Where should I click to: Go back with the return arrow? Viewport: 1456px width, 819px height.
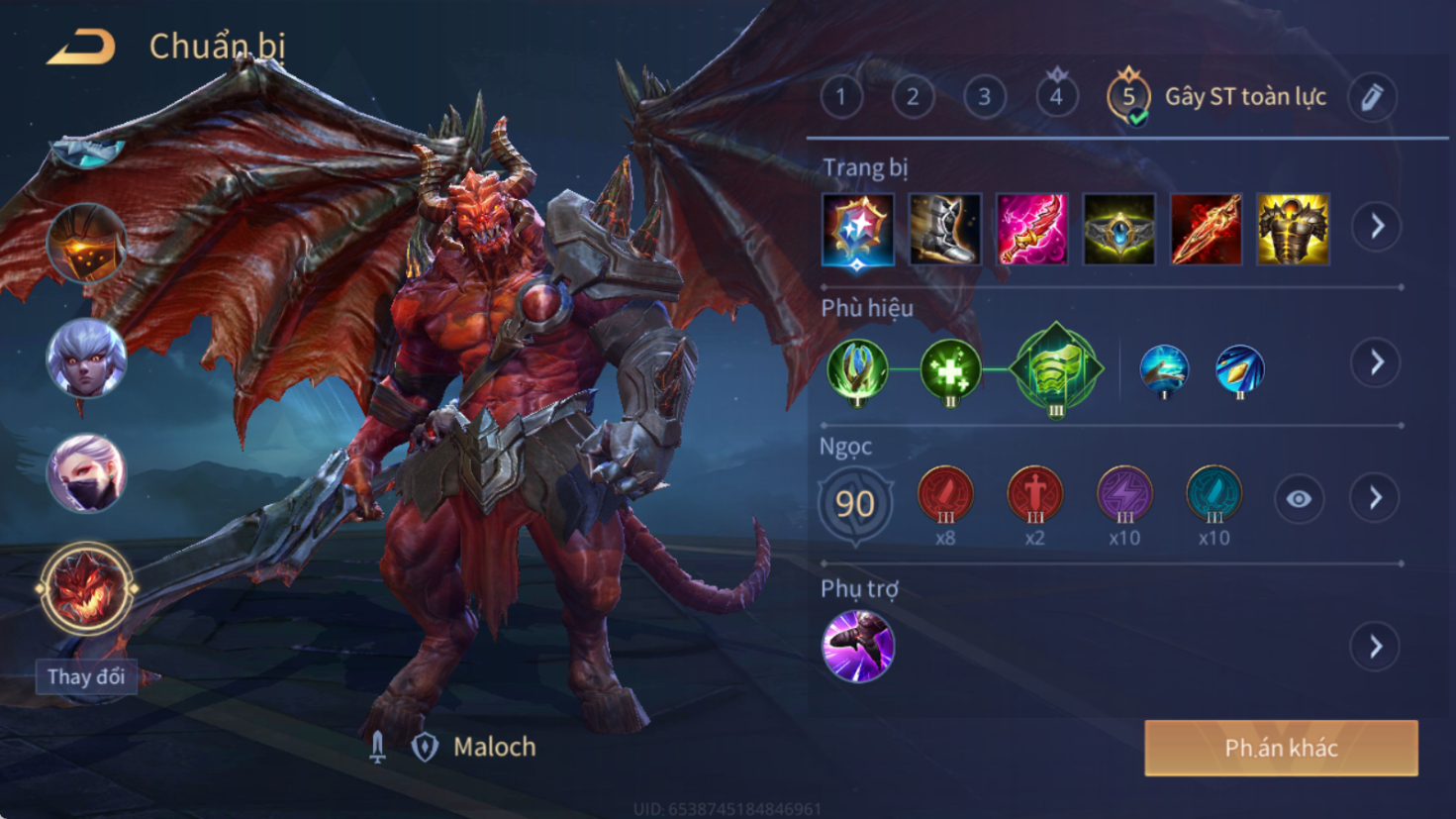pyautogui.click(x=81, y=47)
